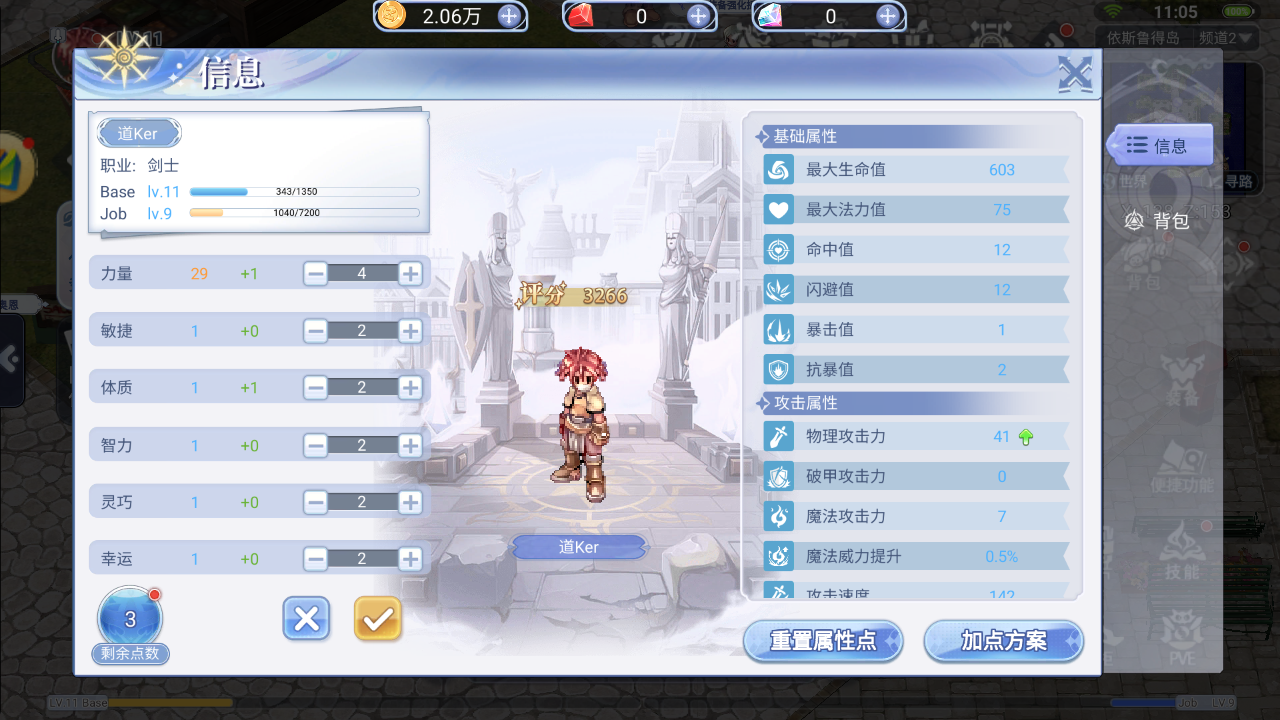Click the 剩余点数 remaining points badge

[130, 618]
